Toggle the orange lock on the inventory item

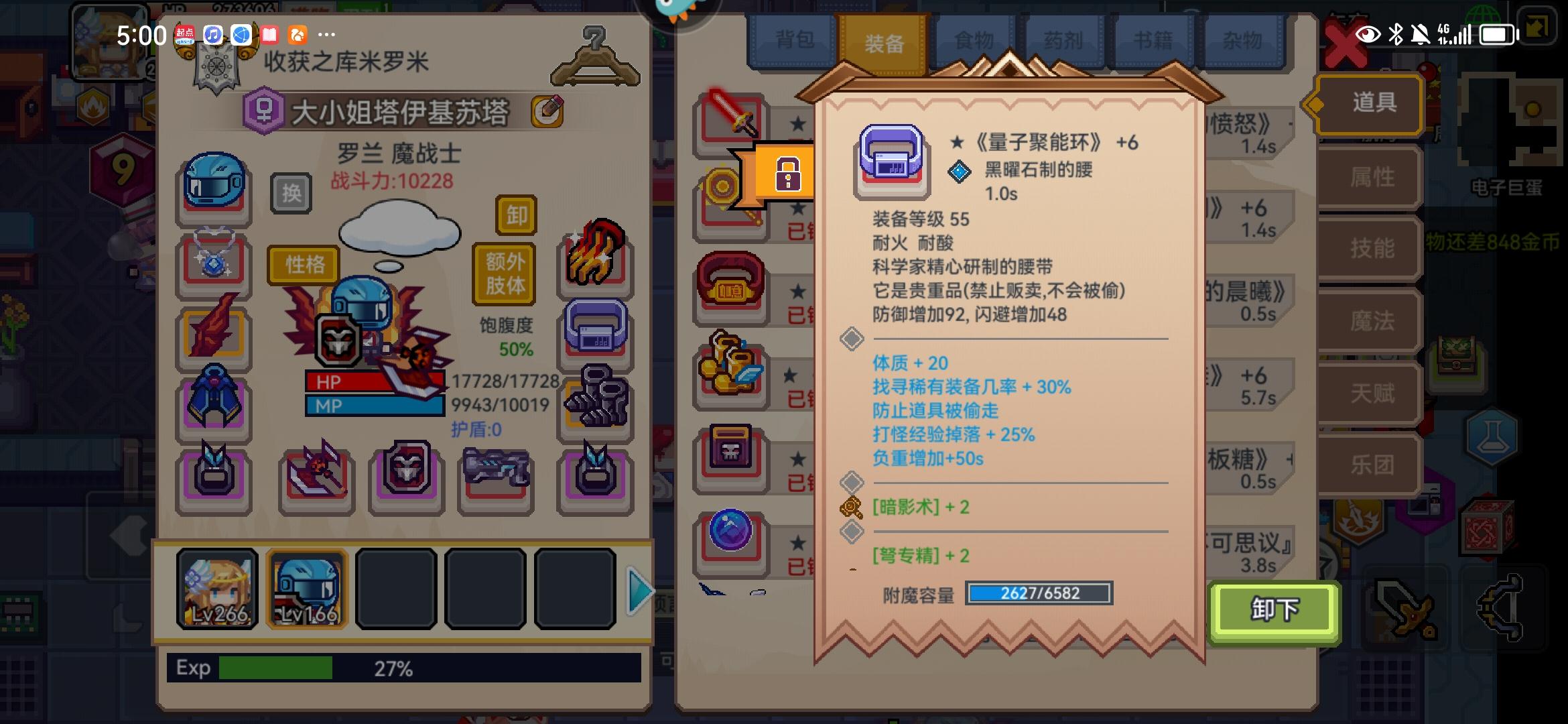[x=789, y=175]
